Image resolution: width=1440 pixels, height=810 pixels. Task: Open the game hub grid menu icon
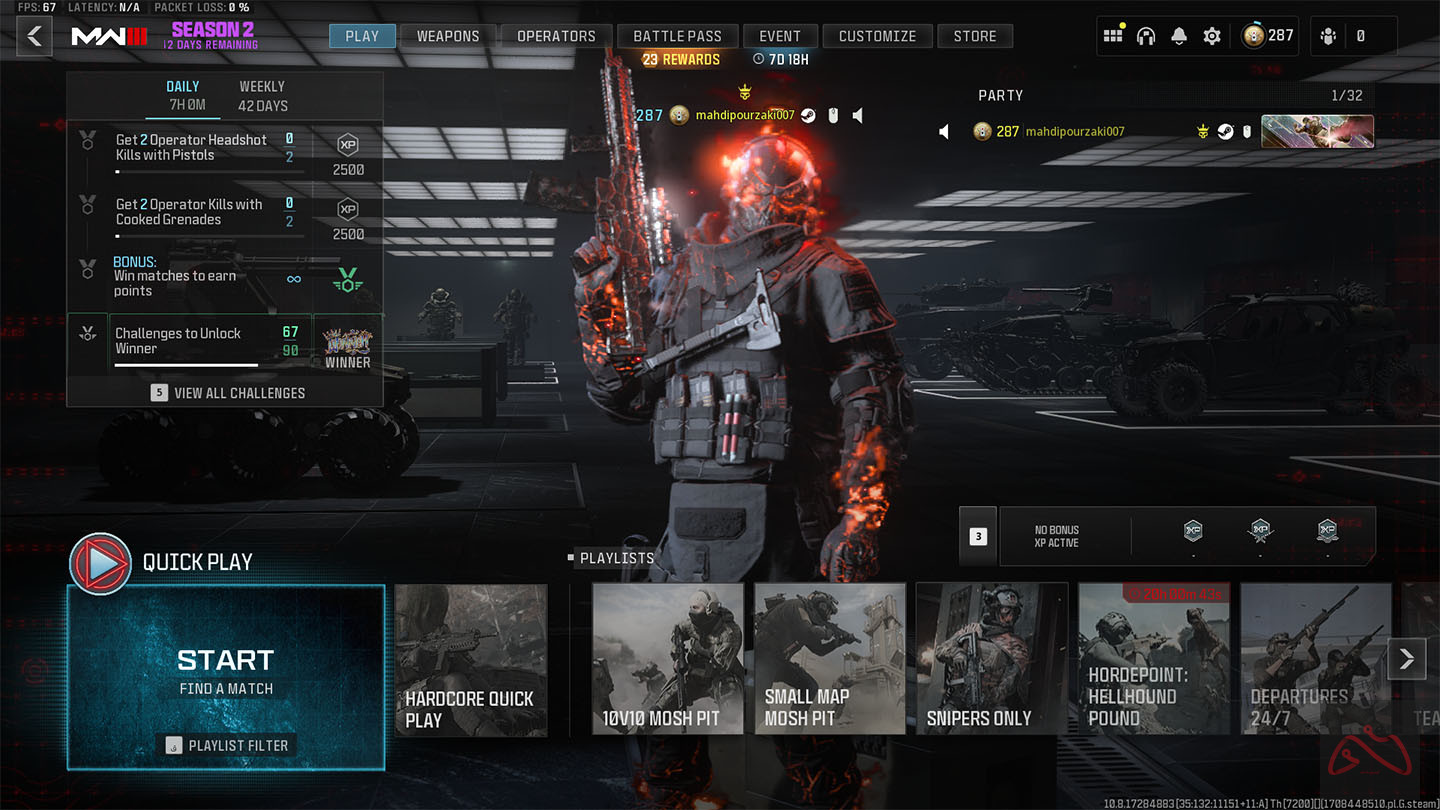click(x=1112, y=35)
